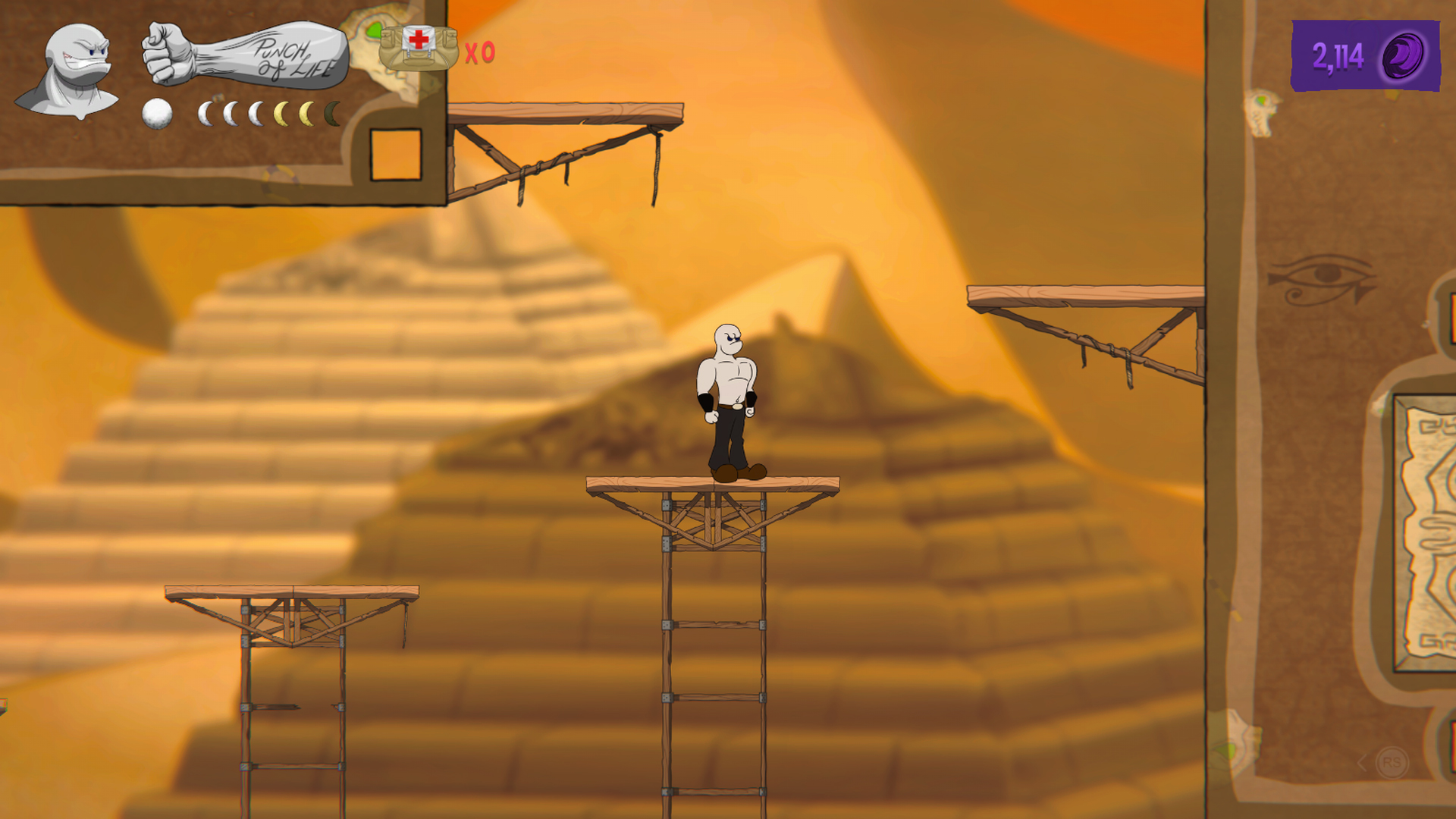This screenshot has height=819, width=1456.
Task: Click the darkened final crescent moon icon
Action: click(x=331, y=113)
